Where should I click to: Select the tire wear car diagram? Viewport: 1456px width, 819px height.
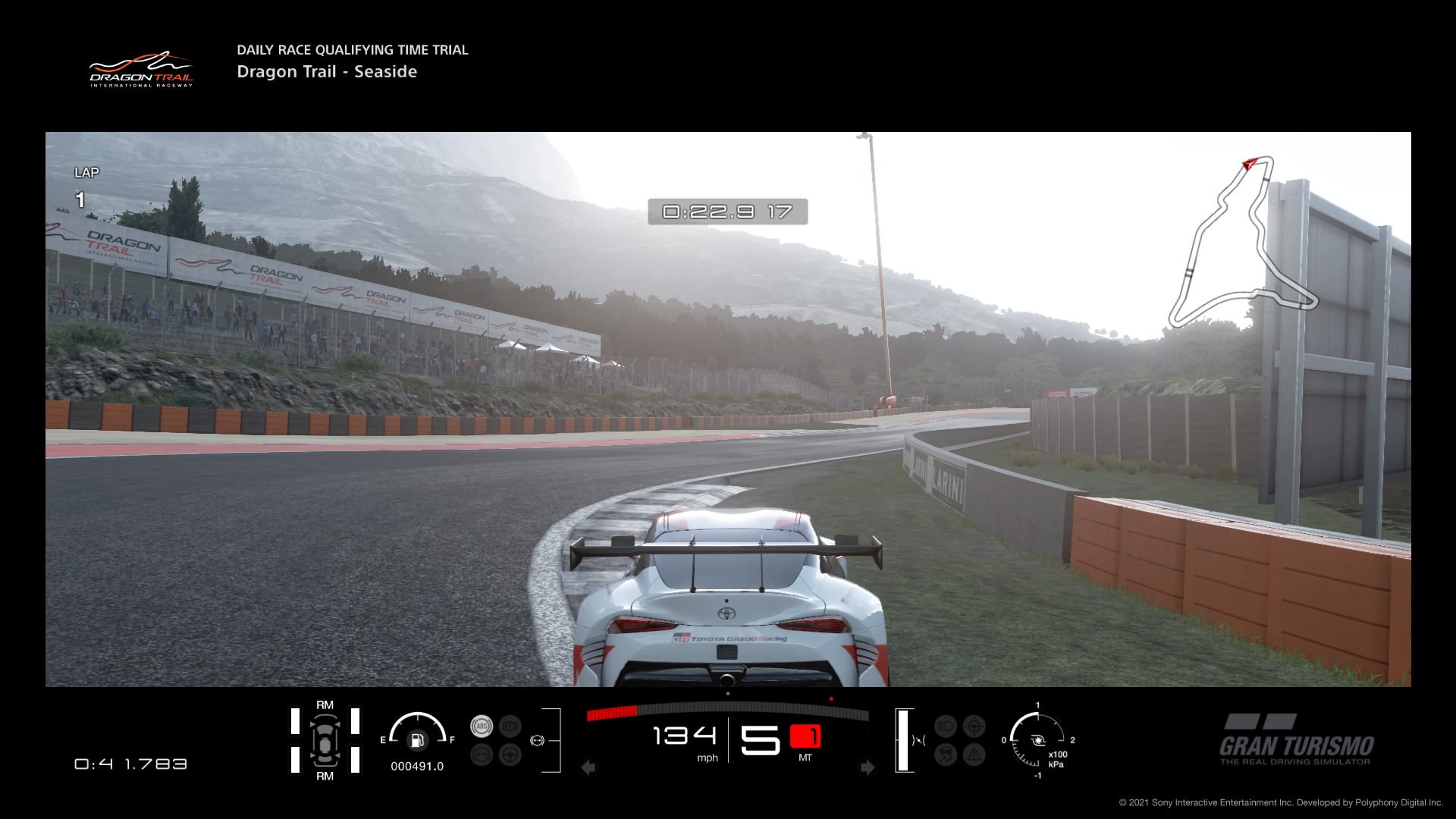click(x=325, y=741)
